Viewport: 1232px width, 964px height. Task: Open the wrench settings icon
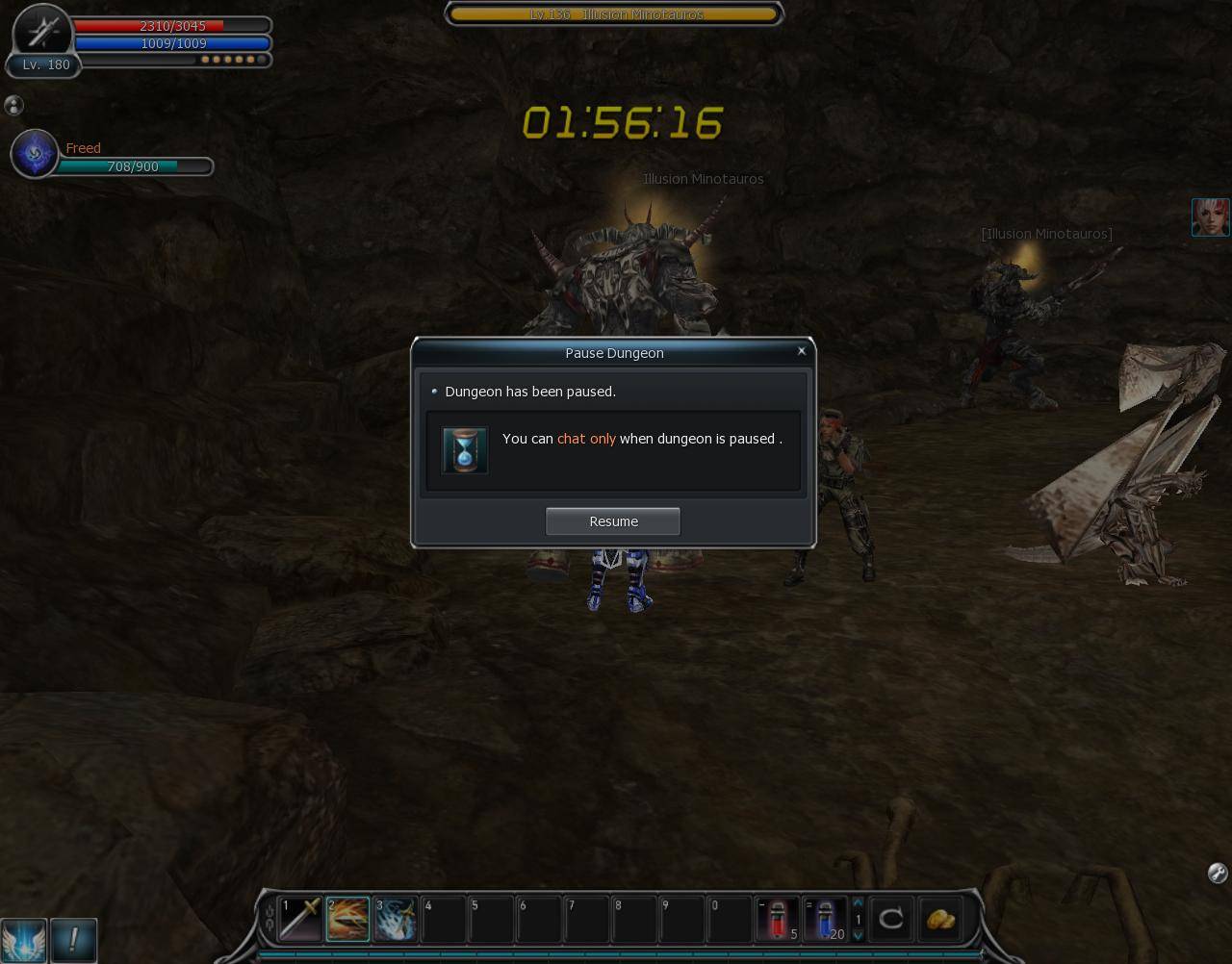(1217, 873)
